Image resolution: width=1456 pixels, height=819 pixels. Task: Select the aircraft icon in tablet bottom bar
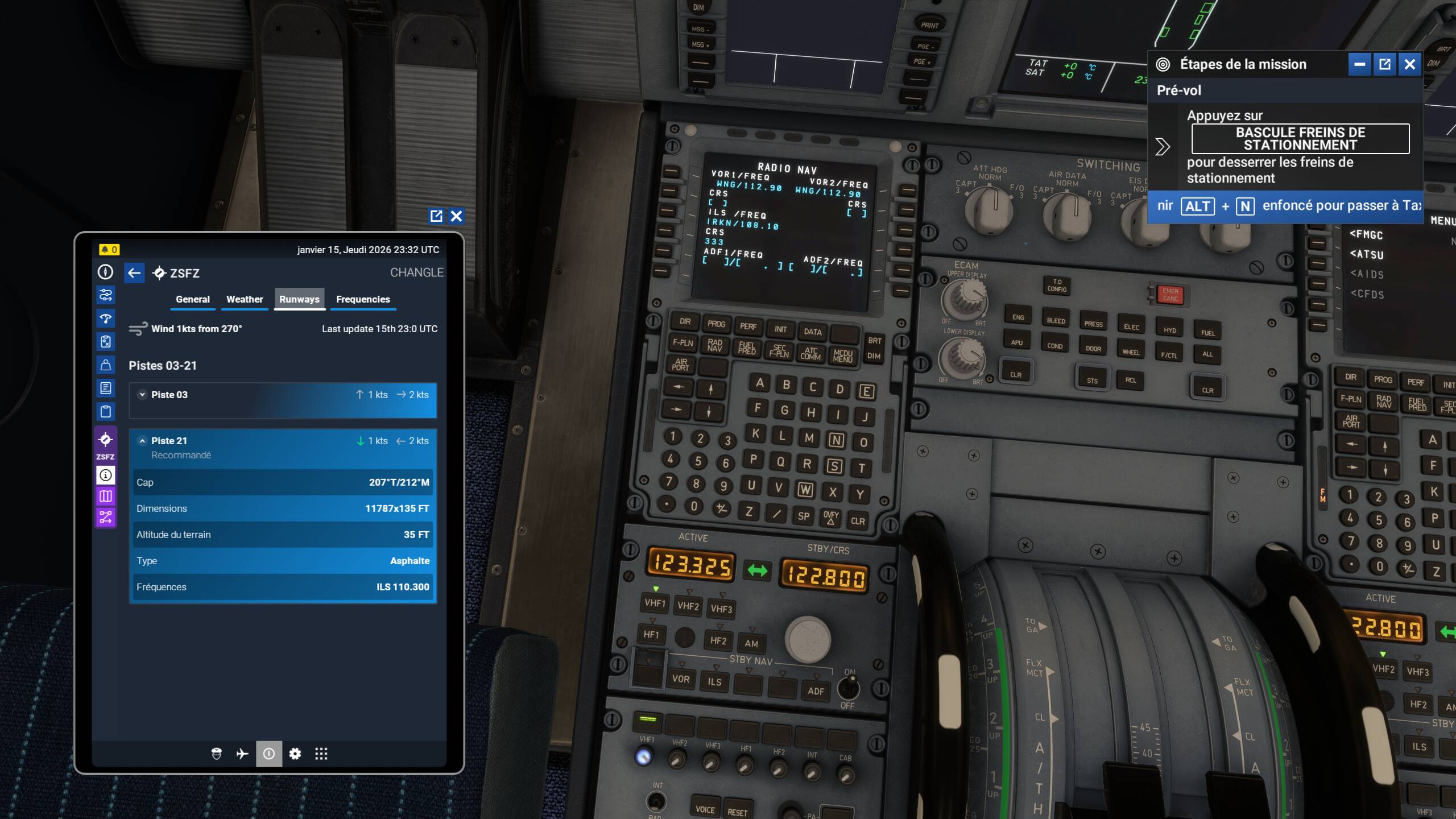(x=243, y=754)
